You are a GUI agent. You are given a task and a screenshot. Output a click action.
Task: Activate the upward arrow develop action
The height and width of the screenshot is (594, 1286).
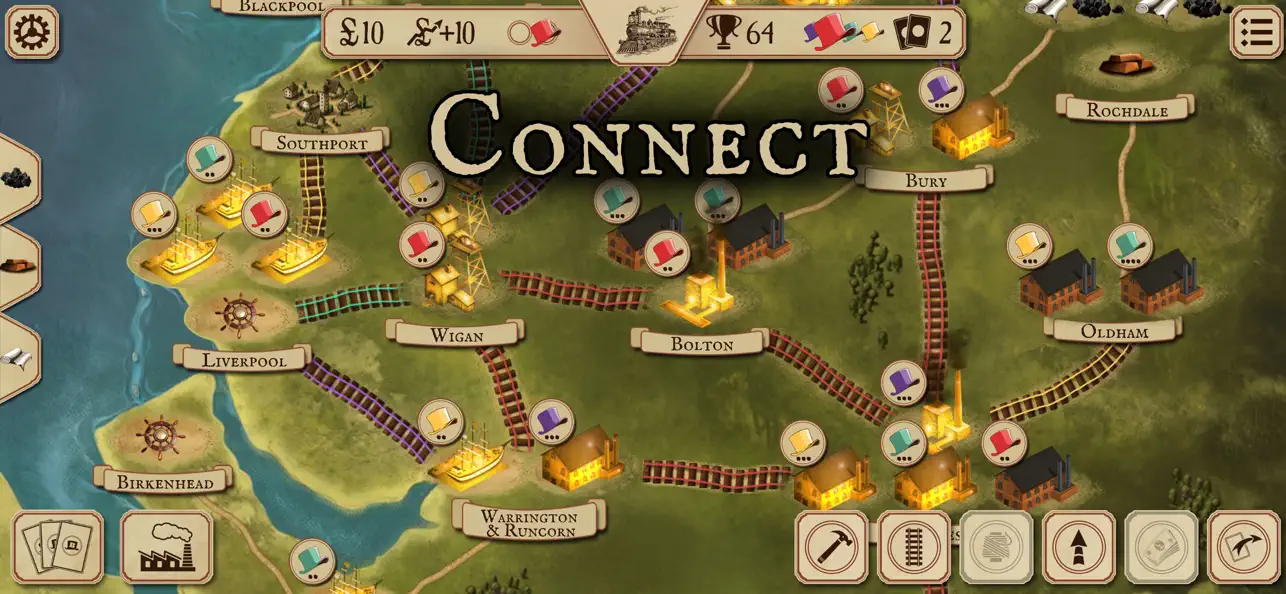click(1078, 547)
